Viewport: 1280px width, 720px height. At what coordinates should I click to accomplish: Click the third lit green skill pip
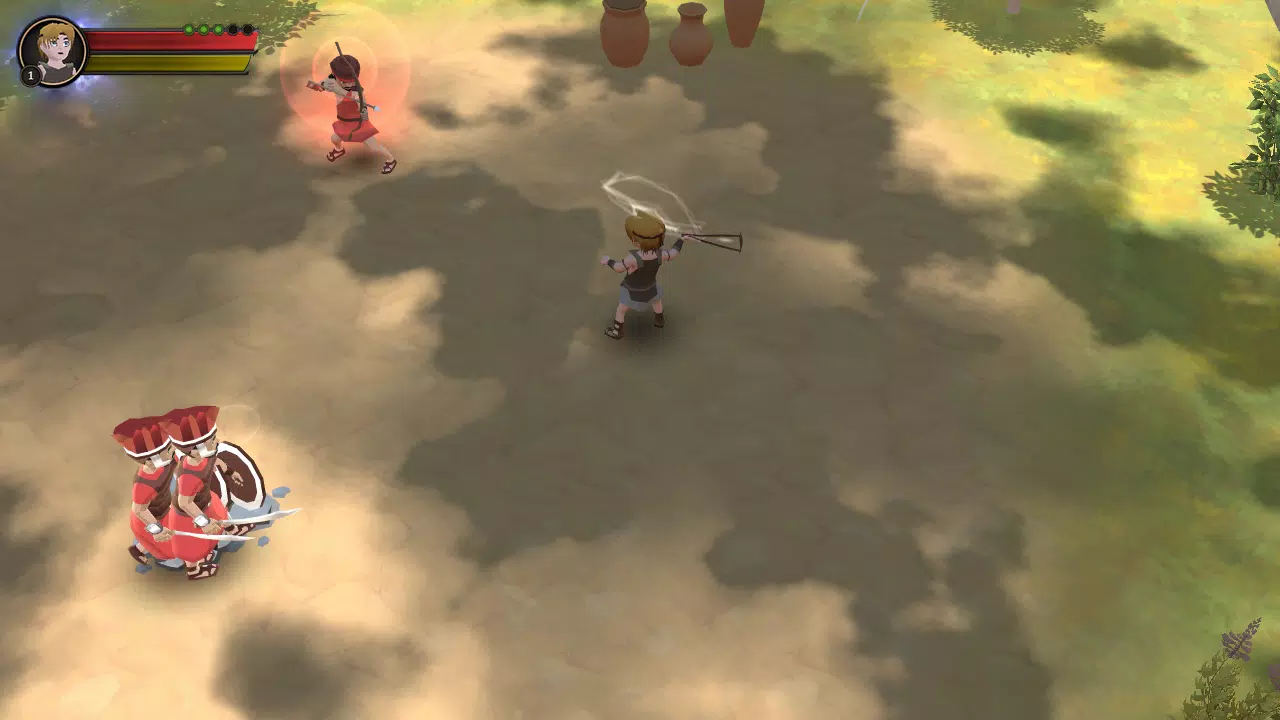coord(218,29)
